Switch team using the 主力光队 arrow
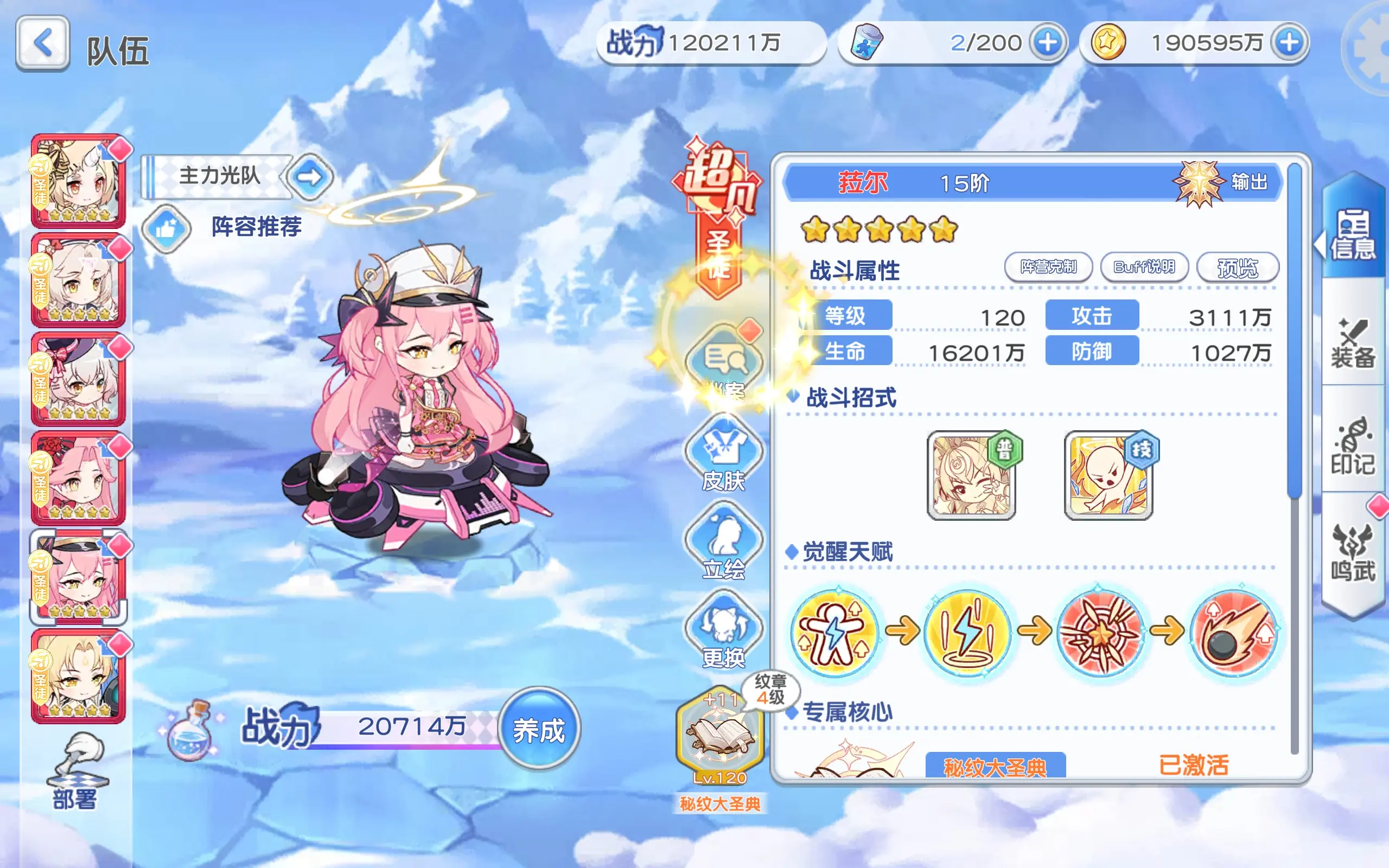The height and width of the screenshot is (868, 1389). [310, 176]
